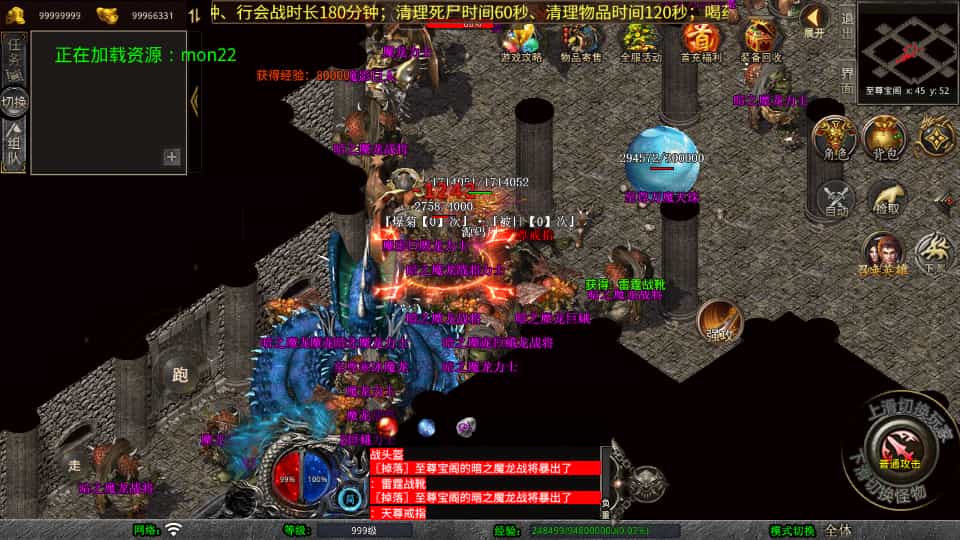960x540 pixels.
Task: Click the round 切换 switch button
Action: (14, 101)
